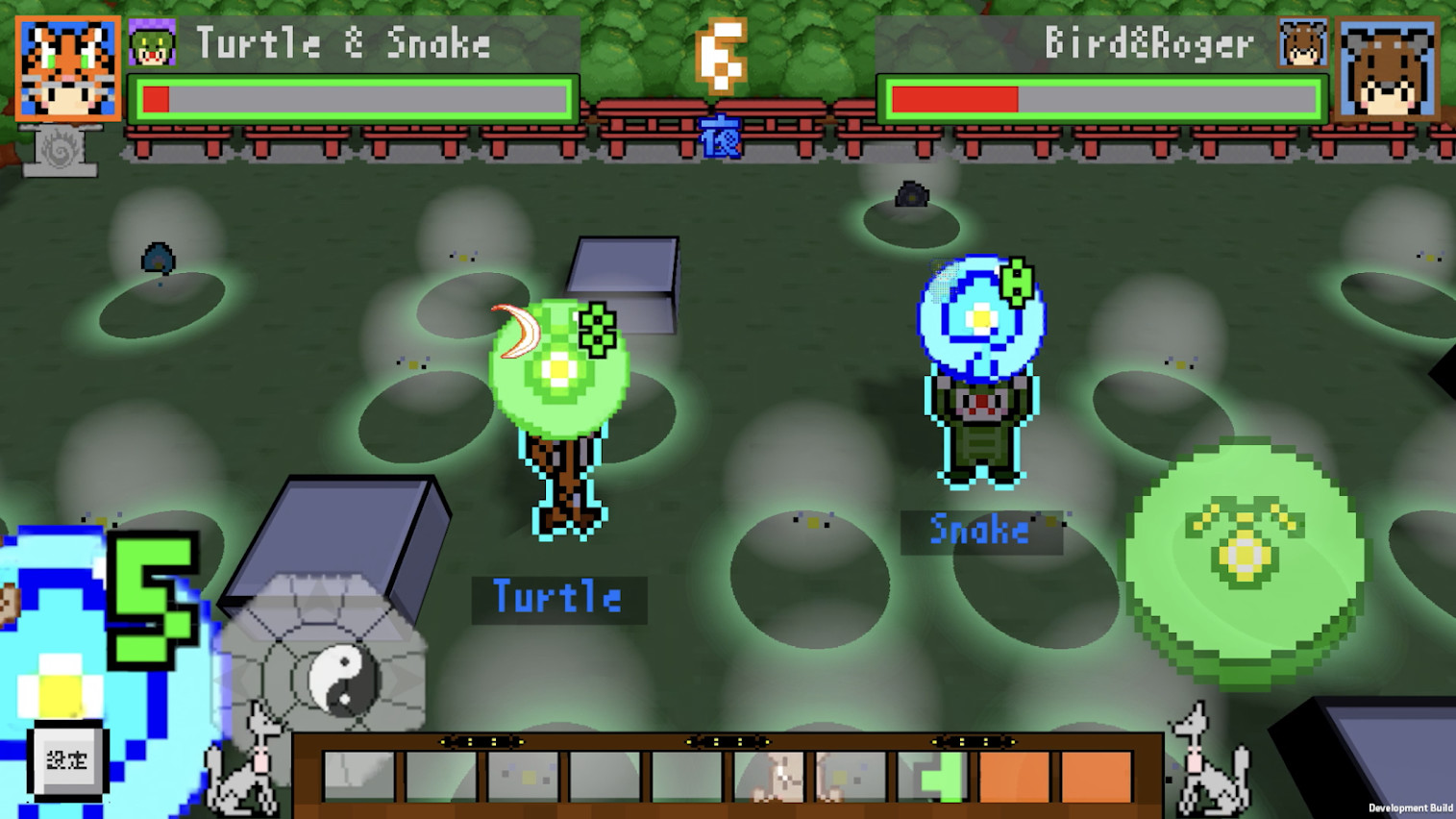
Task: Click the tiger portrait in the top-left corner
Action: click(x=67, y=67)
